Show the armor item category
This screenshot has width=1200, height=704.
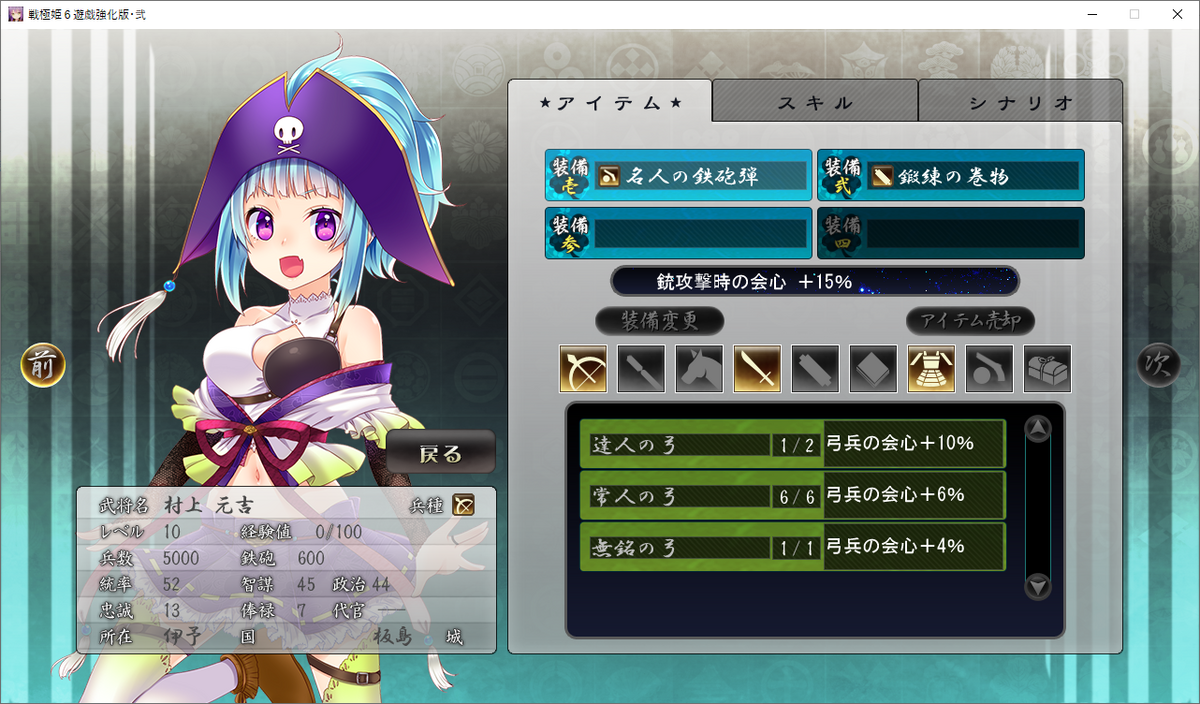pyautogui.click(x=931, y=369)
